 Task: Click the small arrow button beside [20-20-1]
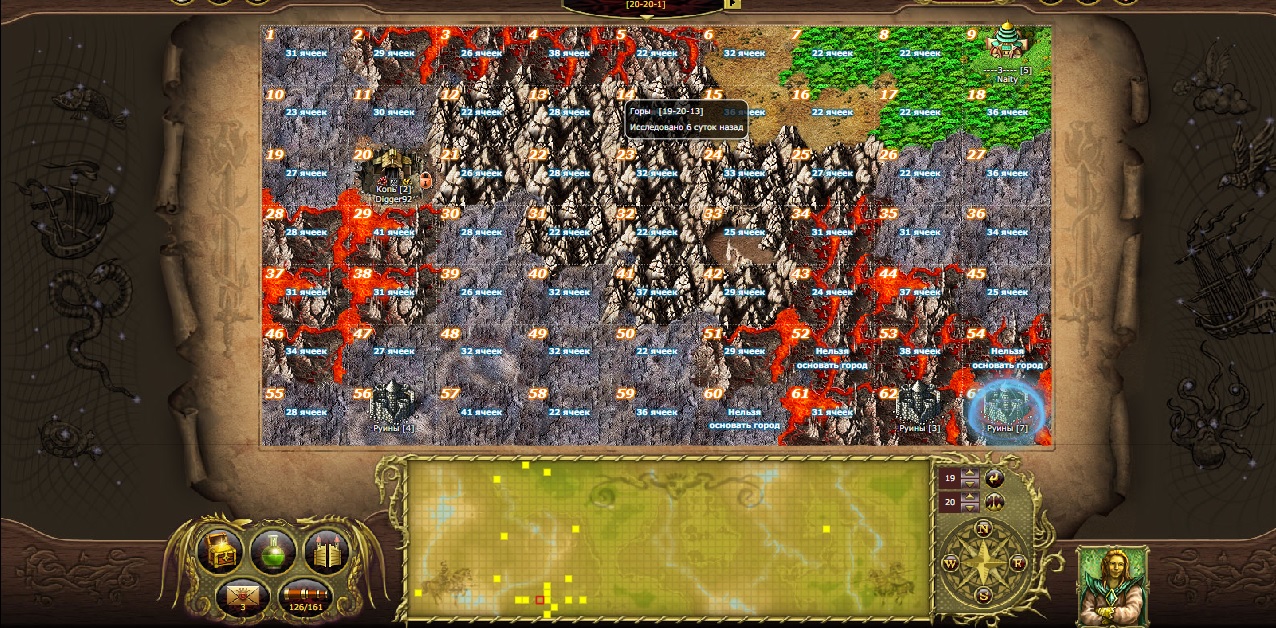[733, 4]
